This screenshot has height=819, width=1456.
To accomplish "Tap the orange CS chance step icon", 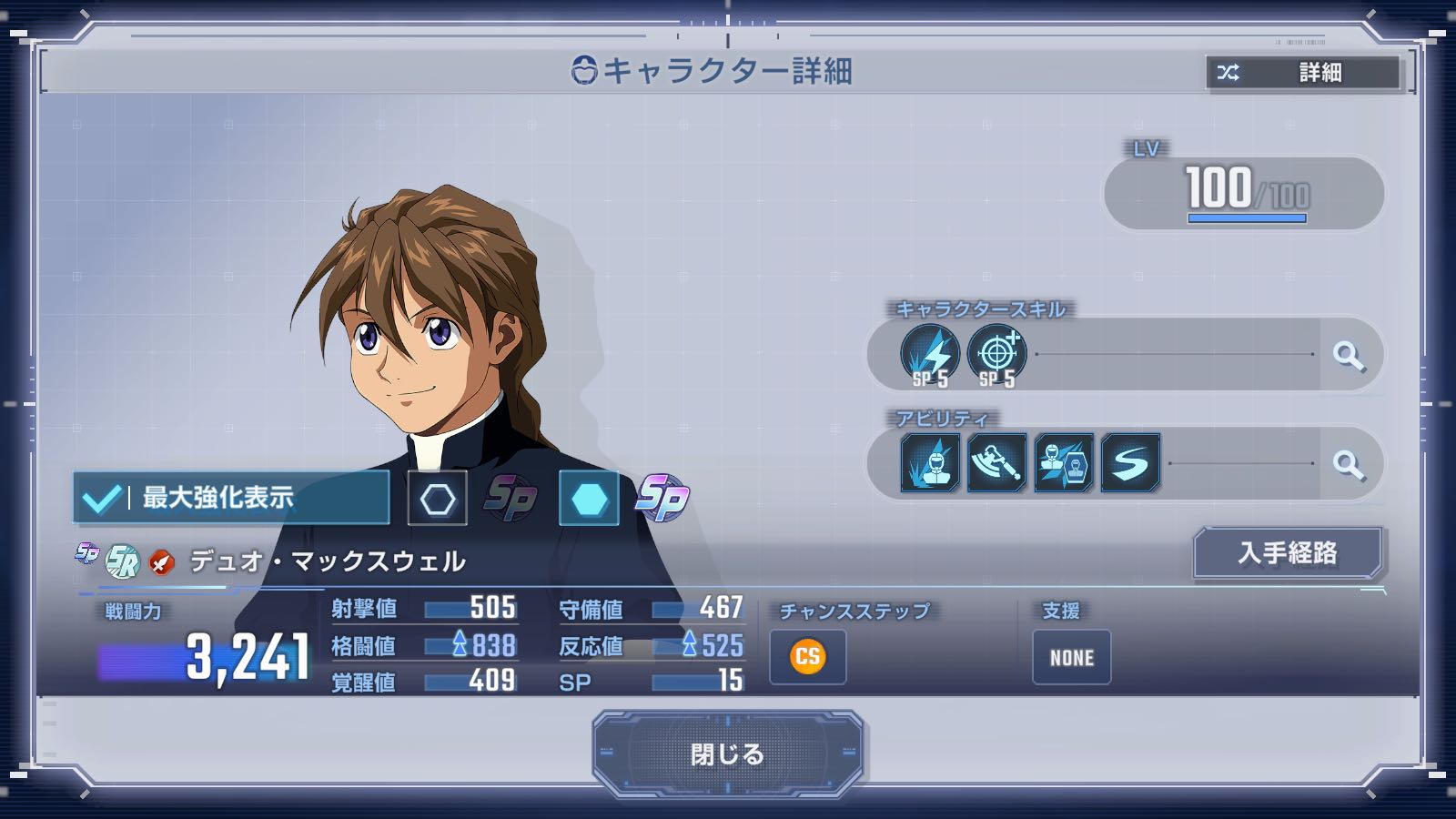I will [x=808, y=657].
